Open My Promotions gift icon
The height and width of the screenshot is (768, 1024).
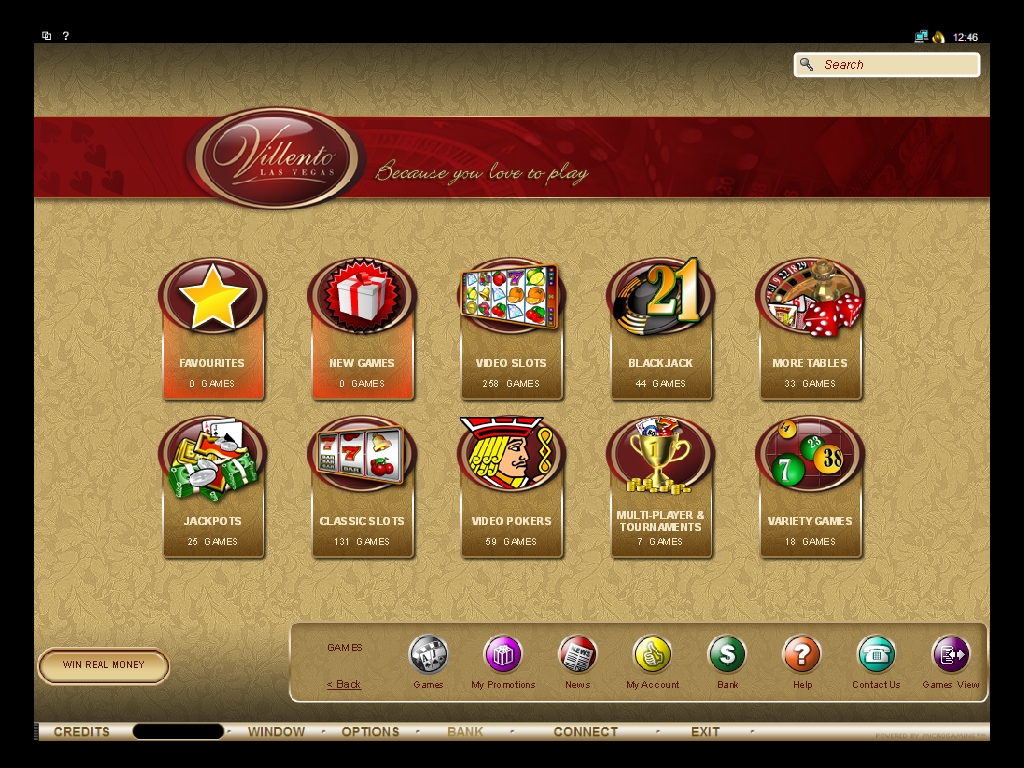[x=503, y=656]
